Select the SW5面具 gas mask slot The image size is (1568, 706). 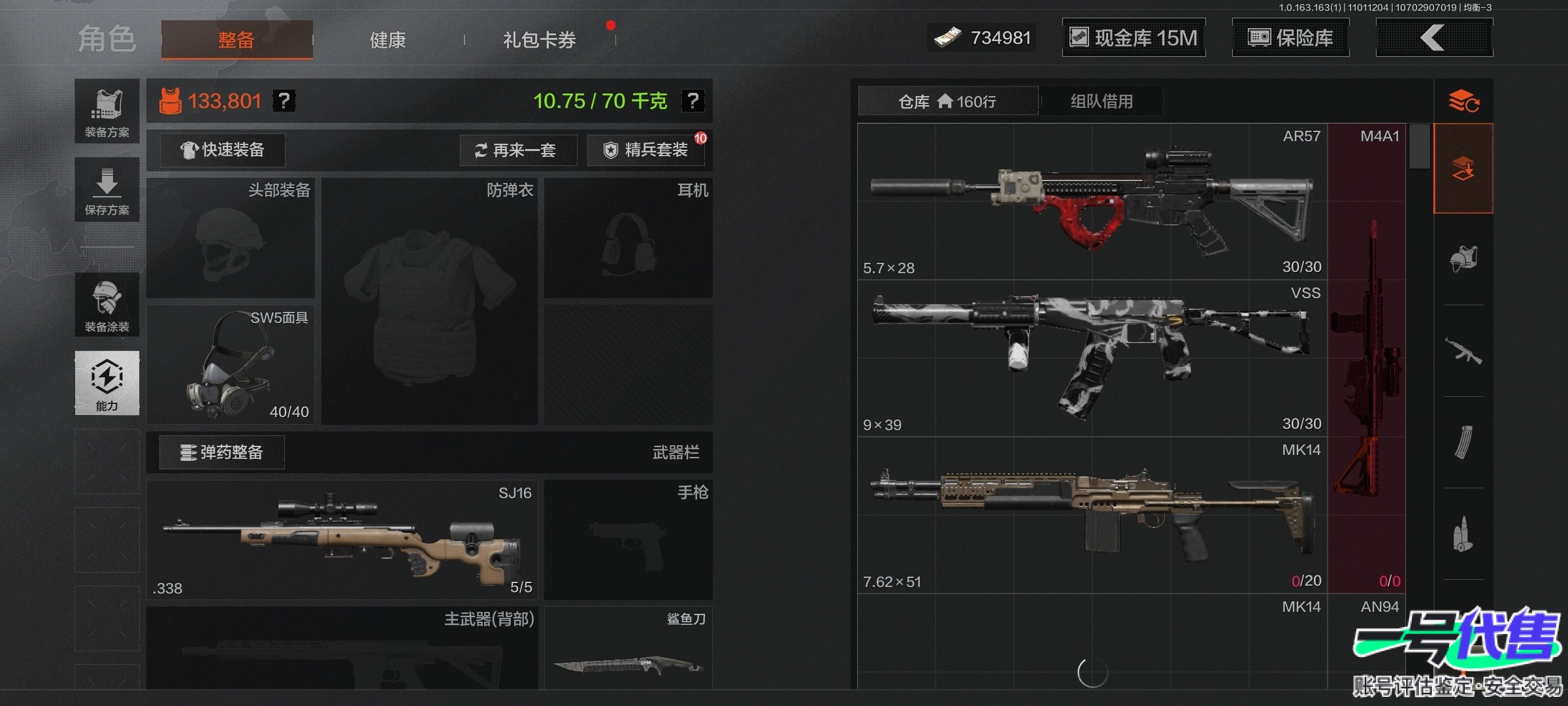pos(231,365)
